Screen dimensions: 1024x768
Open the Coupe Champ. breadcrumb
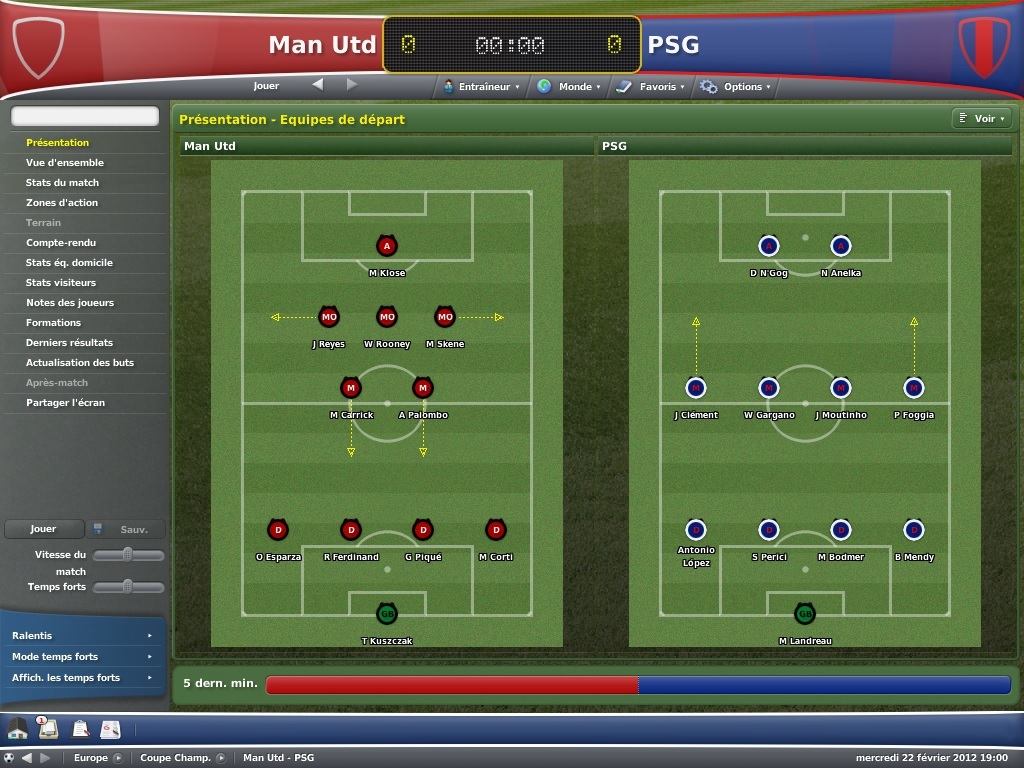point(176,758)
